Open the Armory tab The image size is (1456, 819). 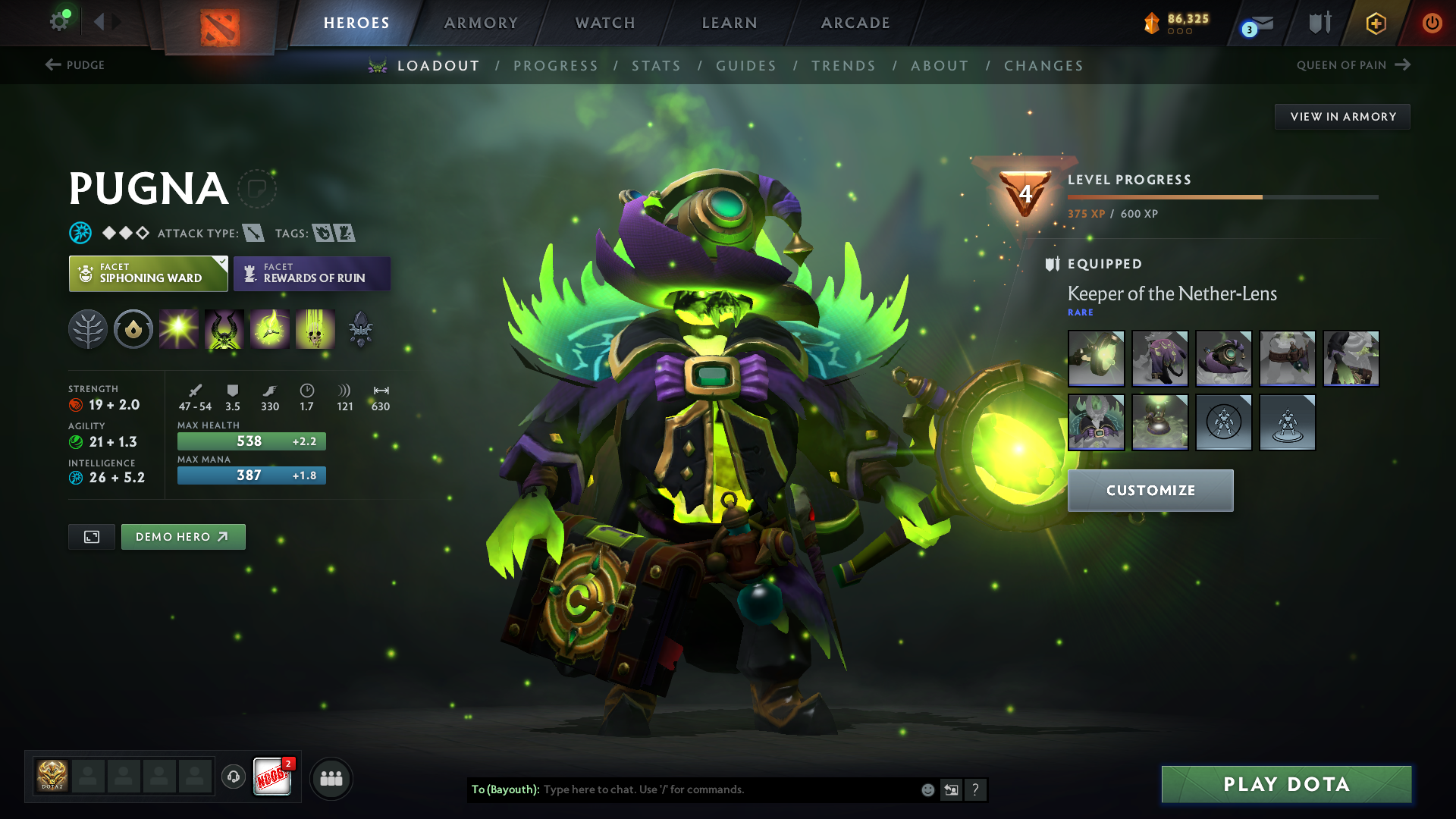tap(481, 23)
